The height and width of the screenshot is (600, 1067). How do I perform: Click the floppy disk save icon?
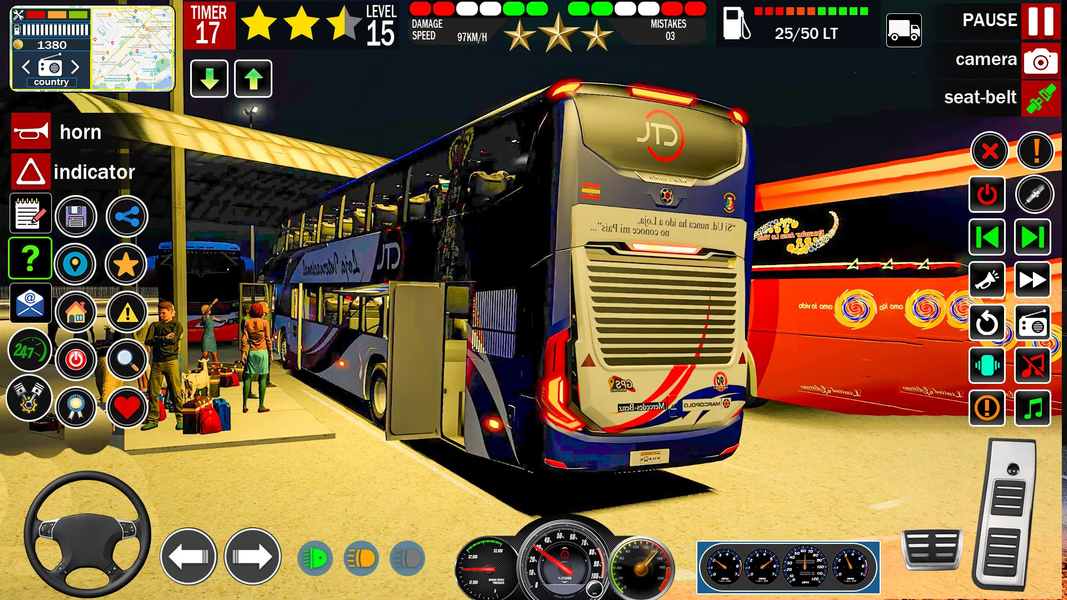coord(75,215)
